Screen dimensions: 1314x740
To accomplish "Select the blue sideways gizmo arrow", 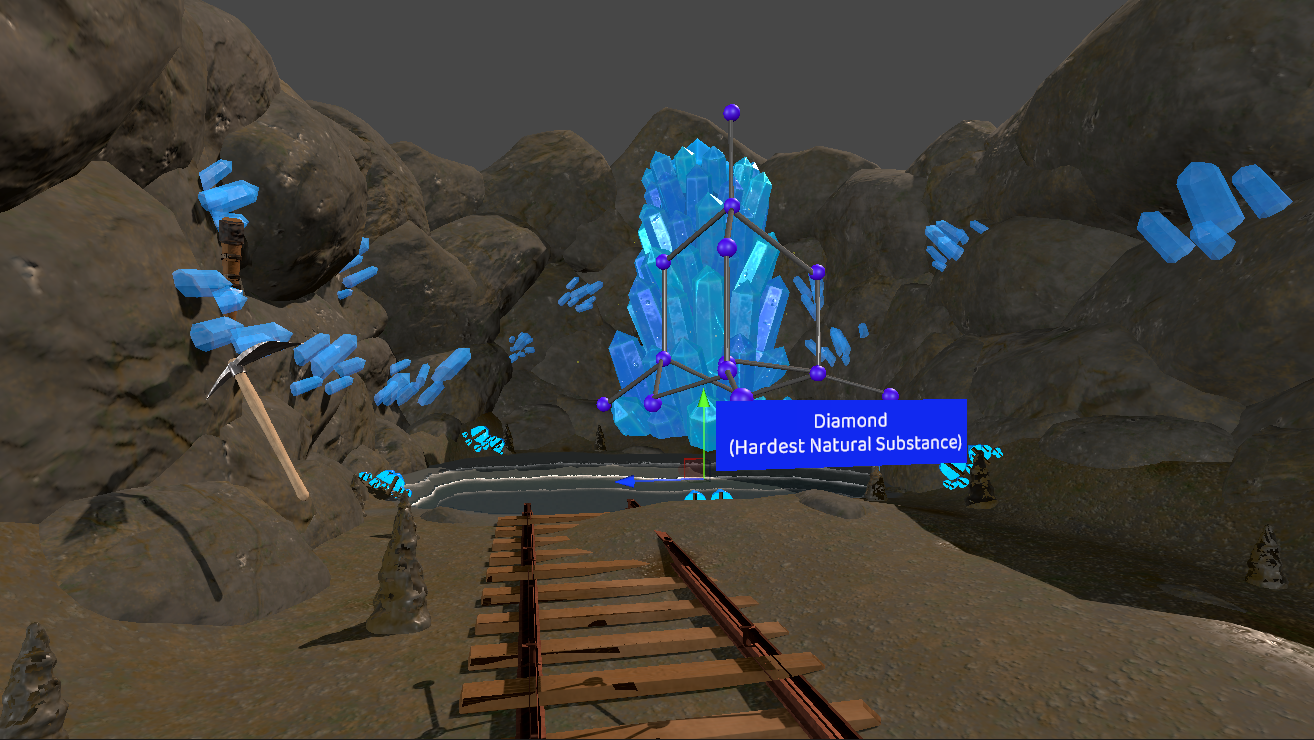I will pos(628,482).
